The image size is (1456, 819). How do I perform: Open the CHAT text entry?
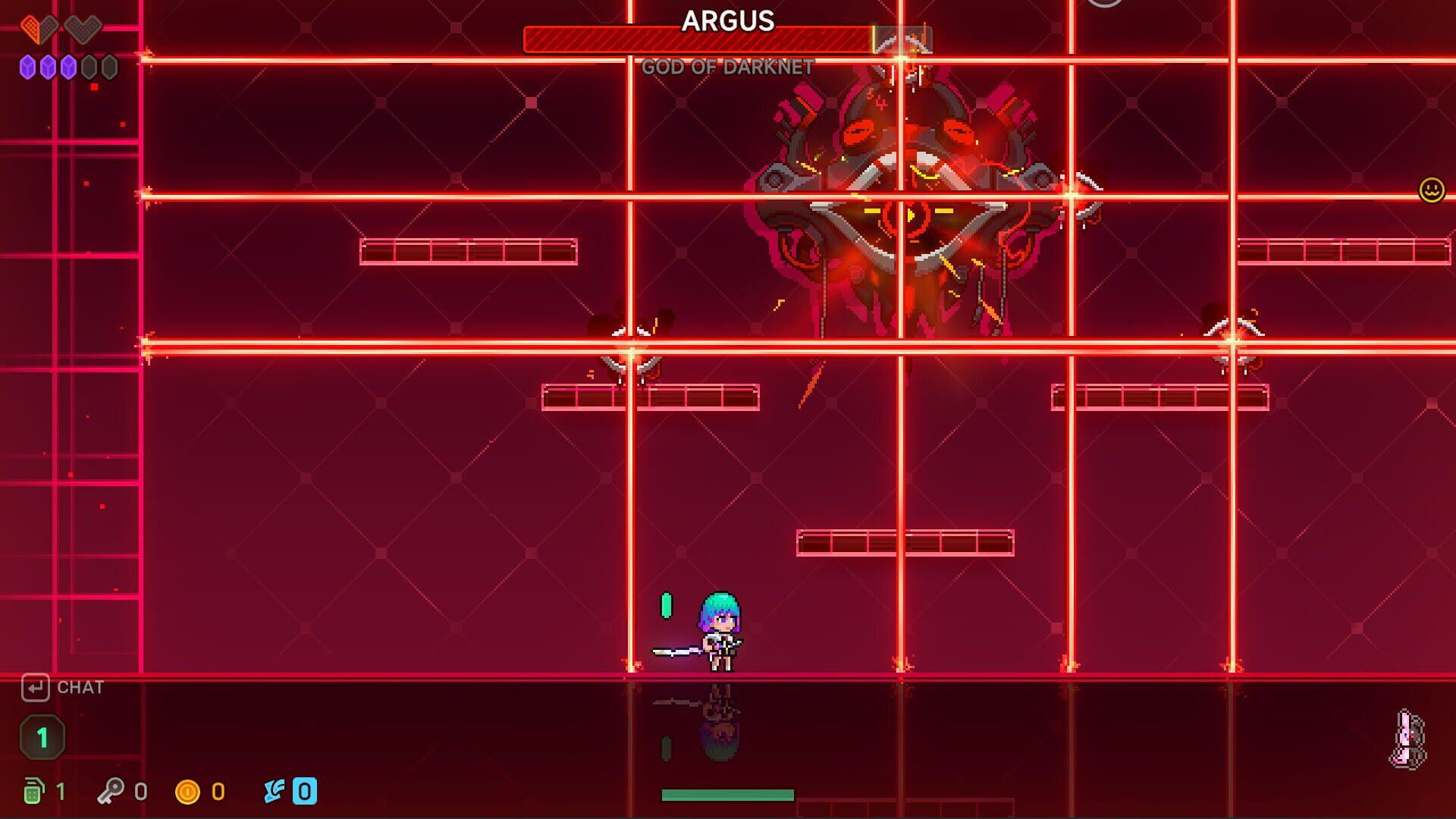[x=79, y=688]
